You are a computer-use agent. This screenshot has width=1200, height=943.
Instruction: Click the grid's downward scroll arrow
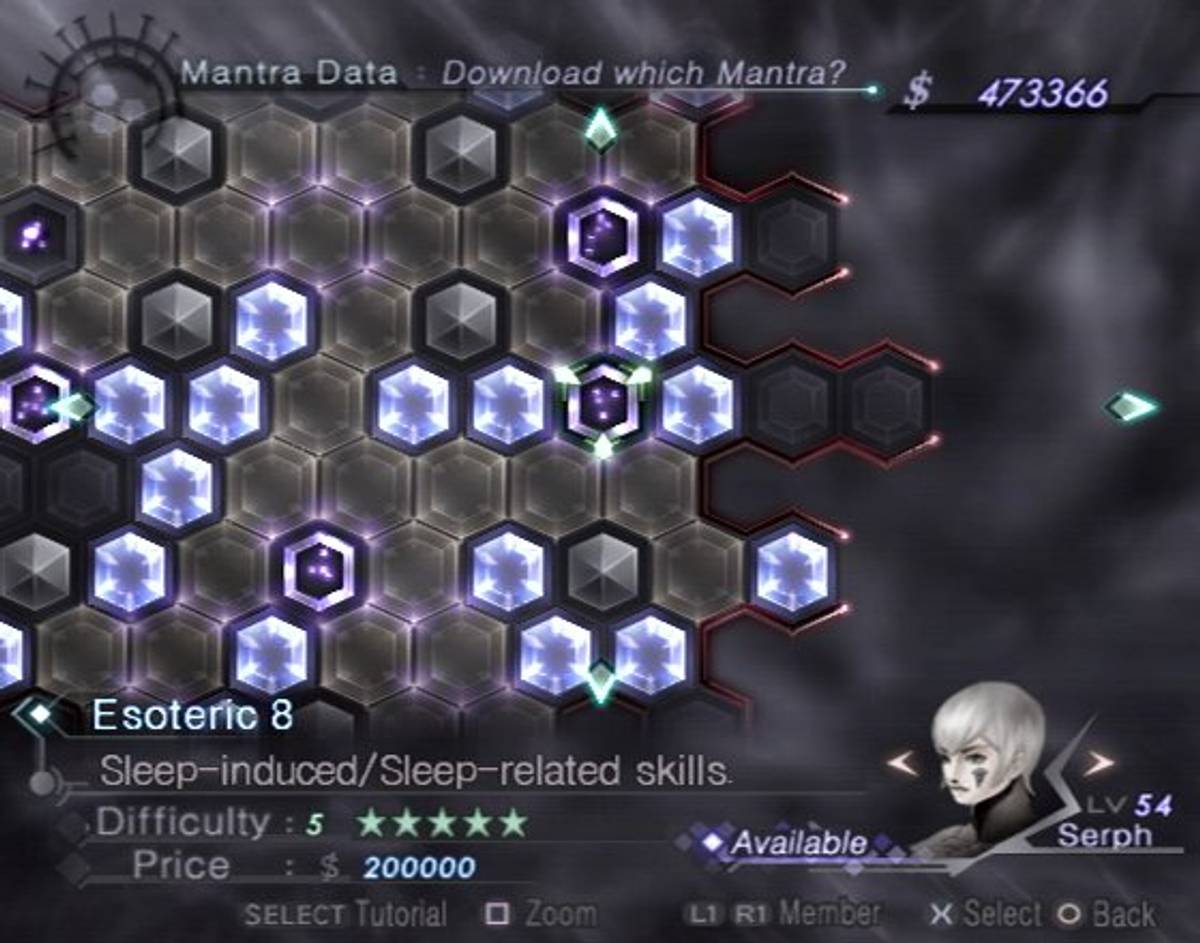pyautogui.click(x=601, y=681)
